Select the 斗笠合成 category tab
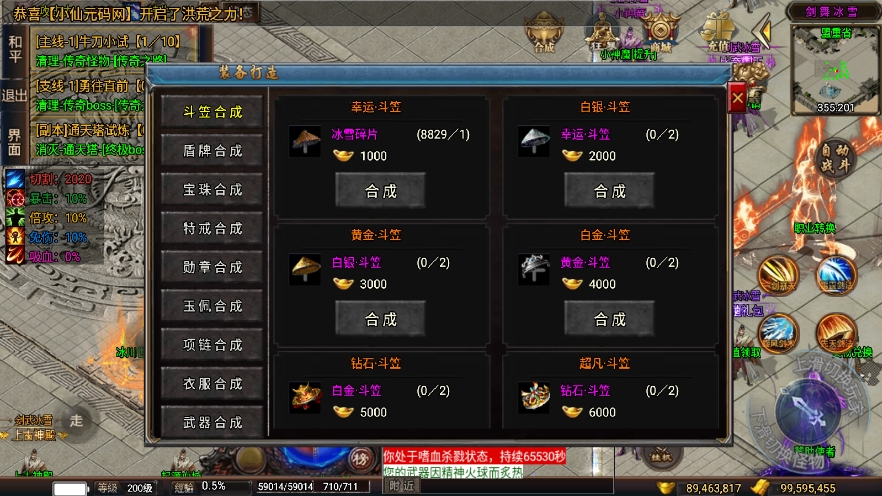This screenshot has width=882, height=496. click(x=212, y=112)
